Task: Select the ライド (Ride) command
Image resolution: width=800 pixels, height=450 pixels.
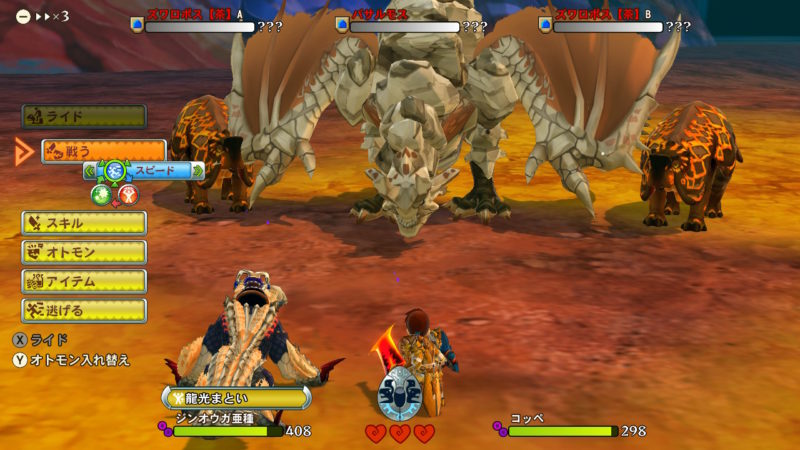Action: [x=84, y=117]
